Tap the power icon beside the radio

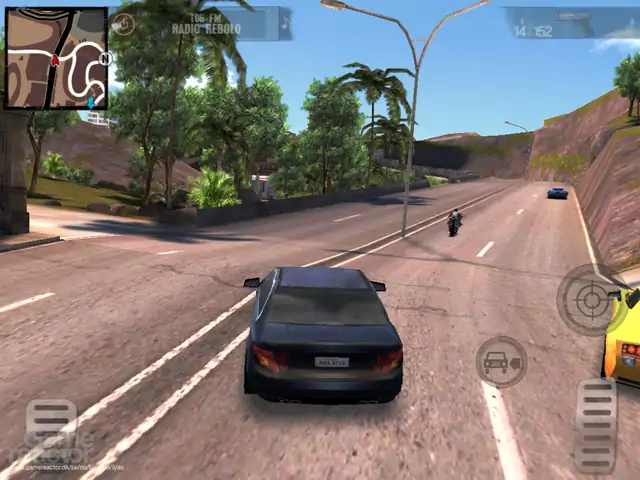pyautogui.click(x=124, y=24)
